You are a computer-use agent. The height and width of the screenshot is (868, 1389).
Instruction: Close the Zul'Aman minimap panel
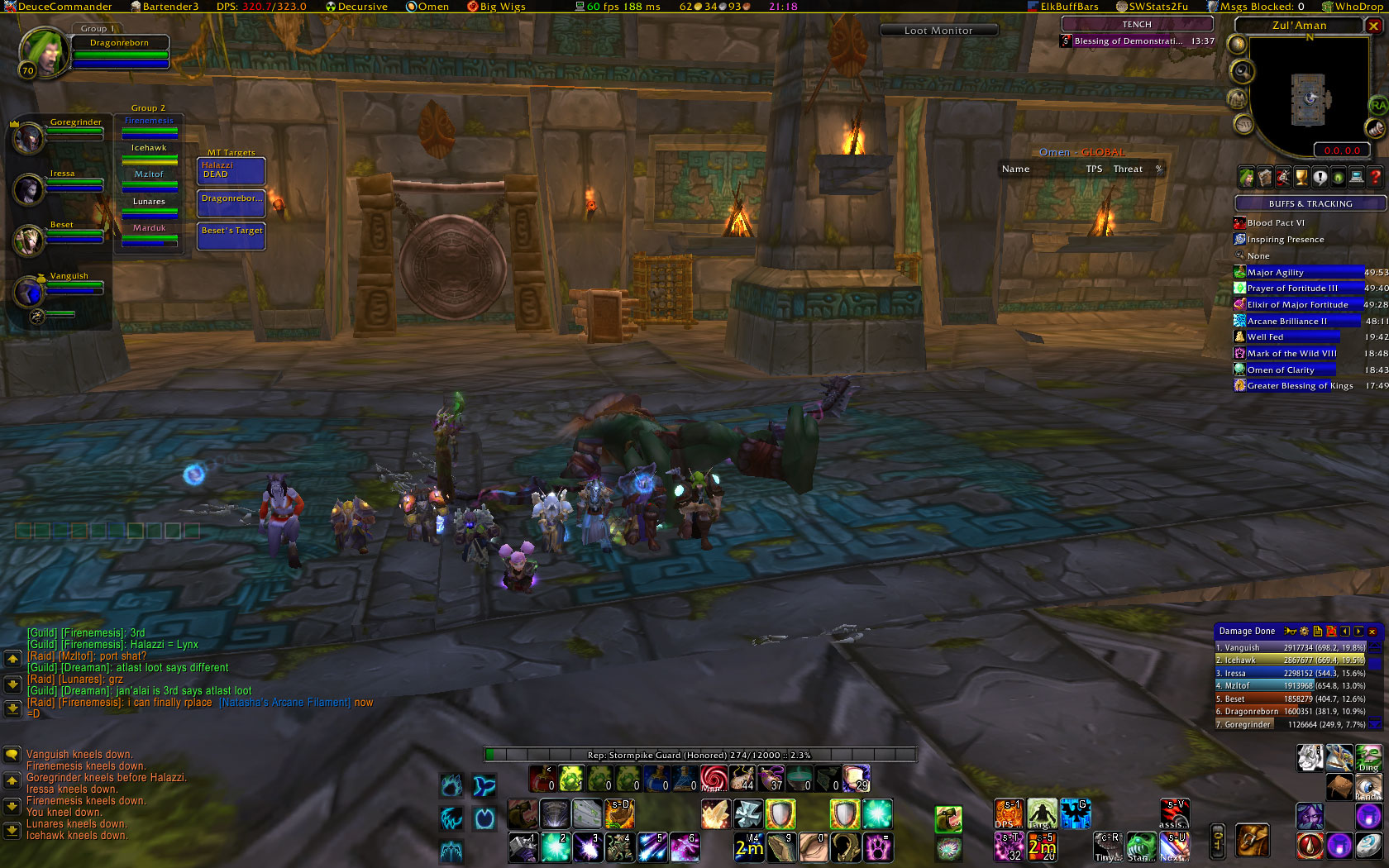point(1374,26)
